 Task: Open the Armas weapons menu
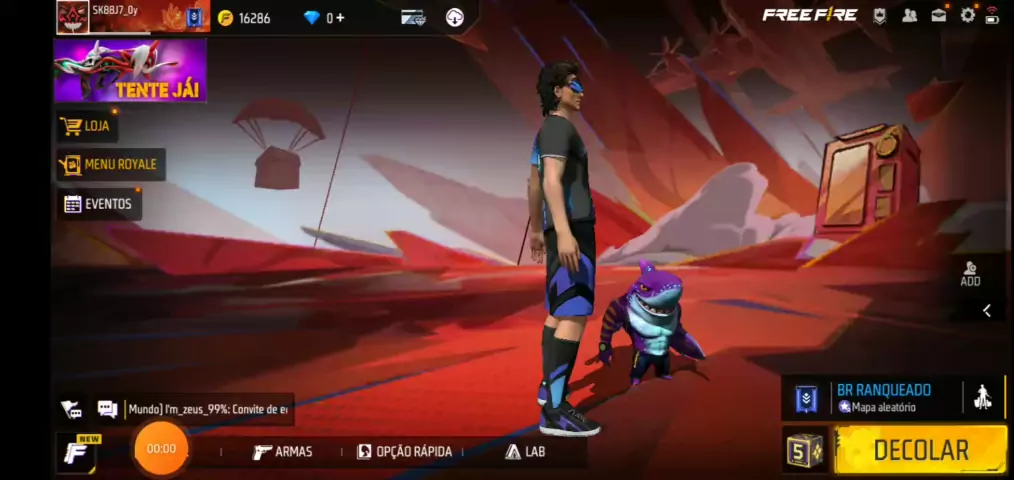[283, 452]
